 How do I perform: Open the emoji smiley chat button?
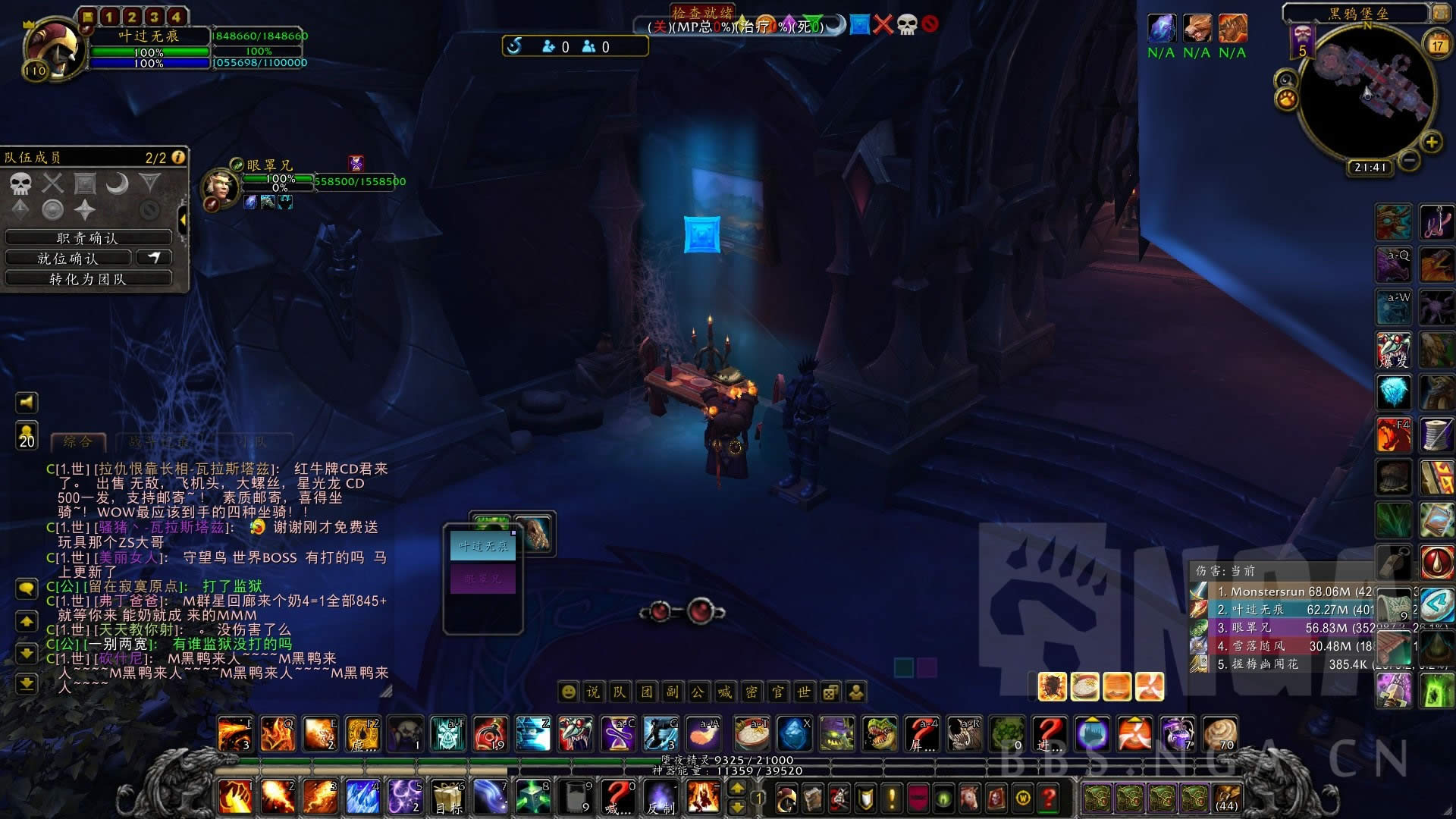click(x=567, y=692)
